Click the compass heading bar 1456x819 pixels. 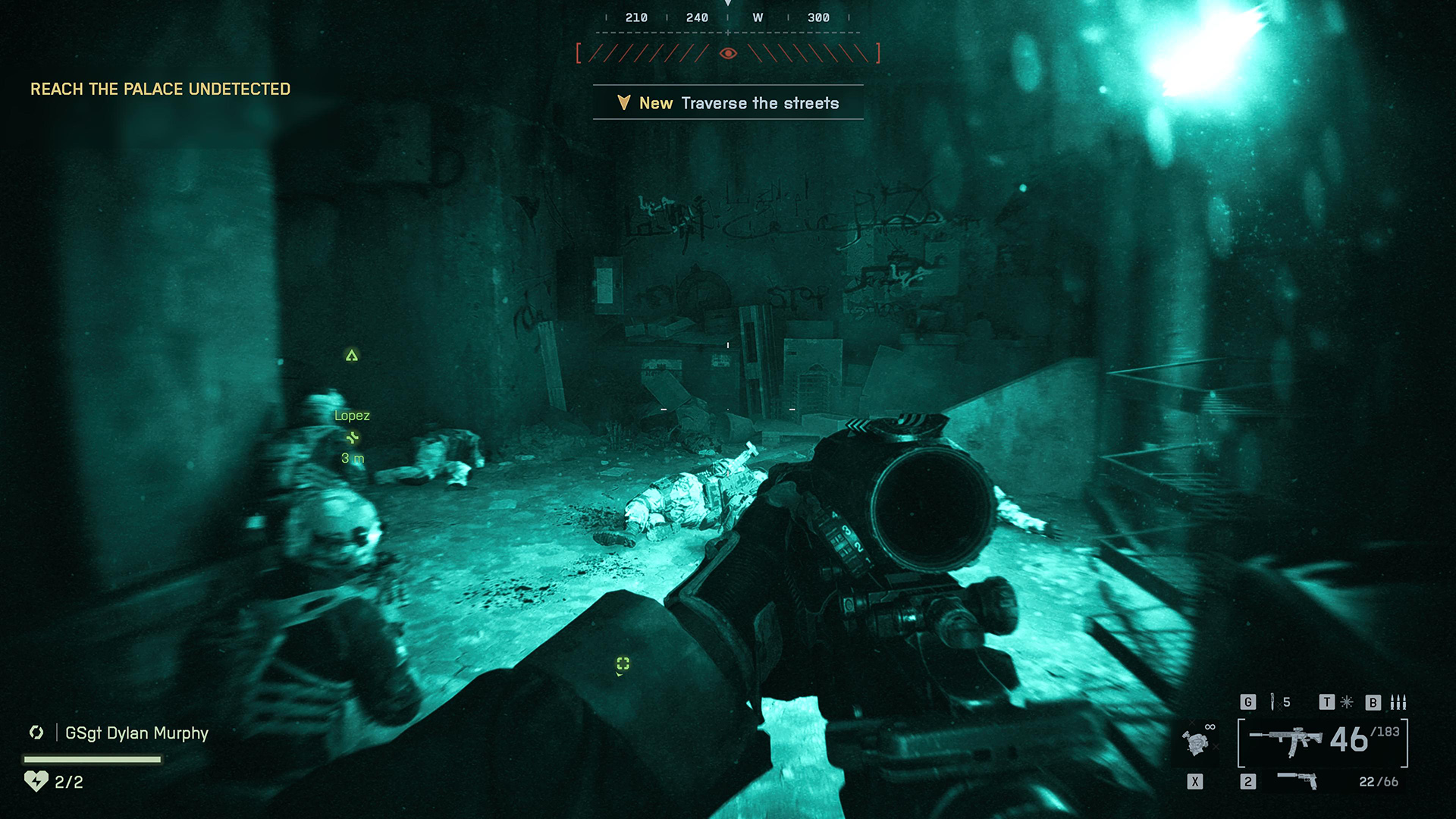728,18
